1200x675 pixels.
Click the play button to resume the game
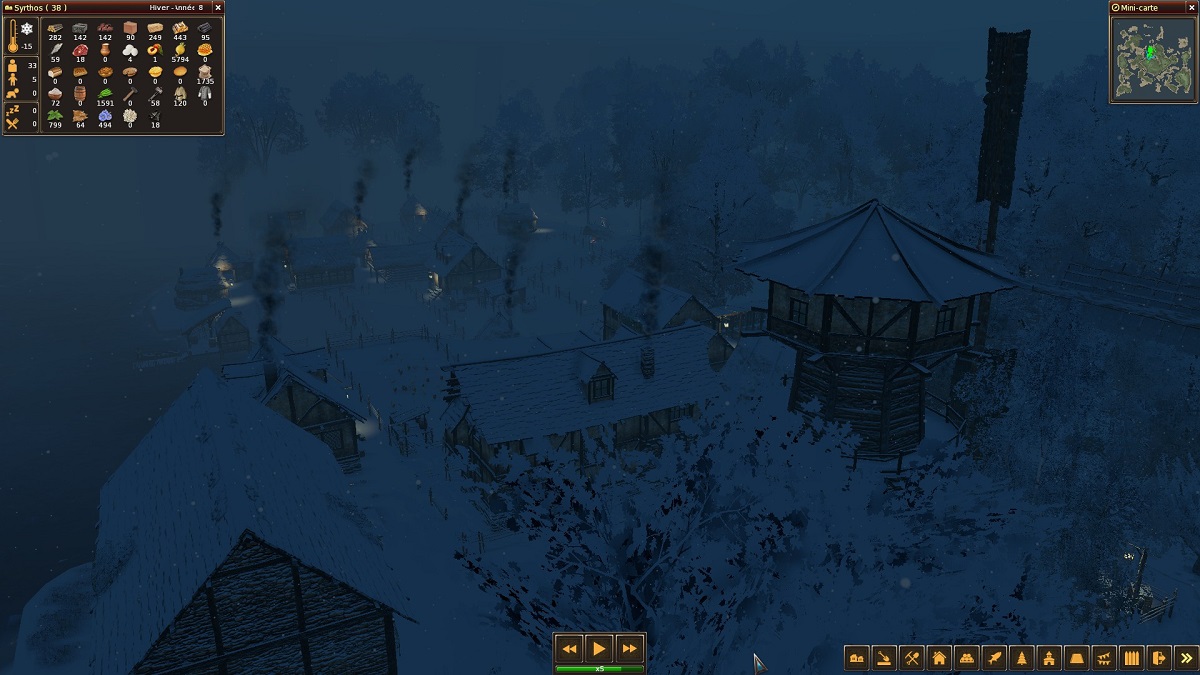coord(599,648)
